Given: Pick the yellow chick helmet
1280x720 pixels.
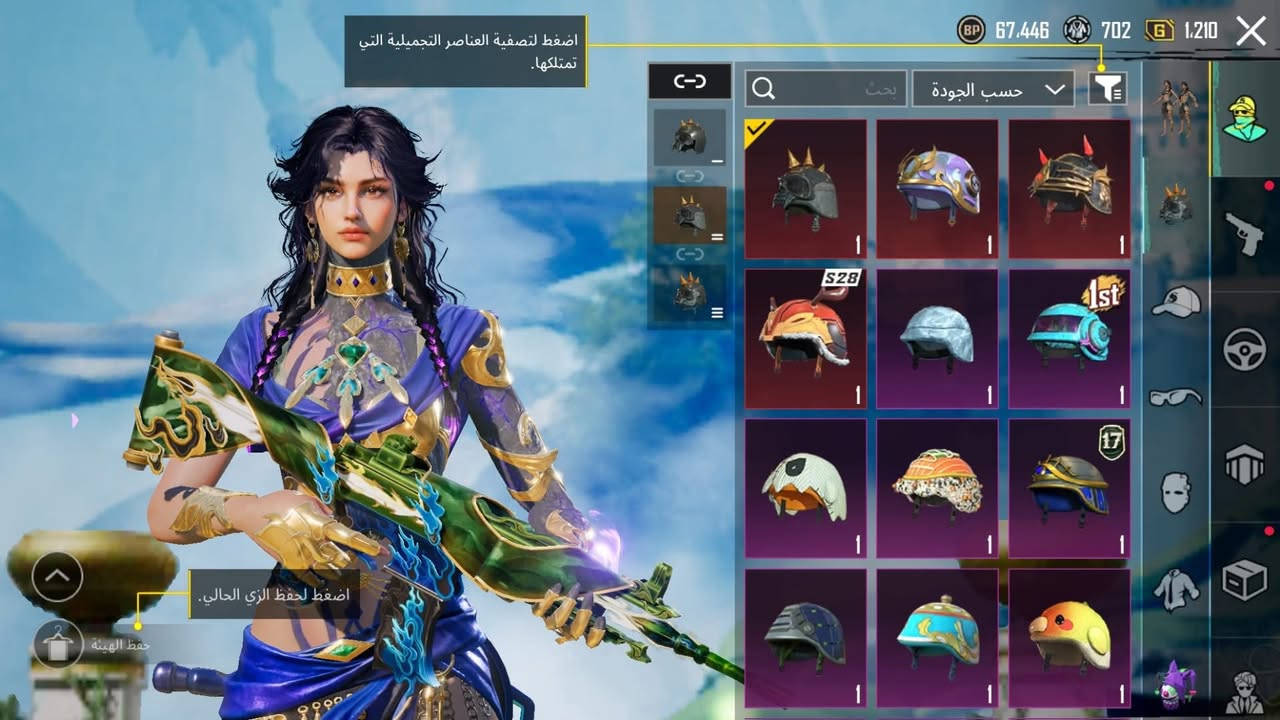Looking at the screenshot, I should pos(1069,638).
